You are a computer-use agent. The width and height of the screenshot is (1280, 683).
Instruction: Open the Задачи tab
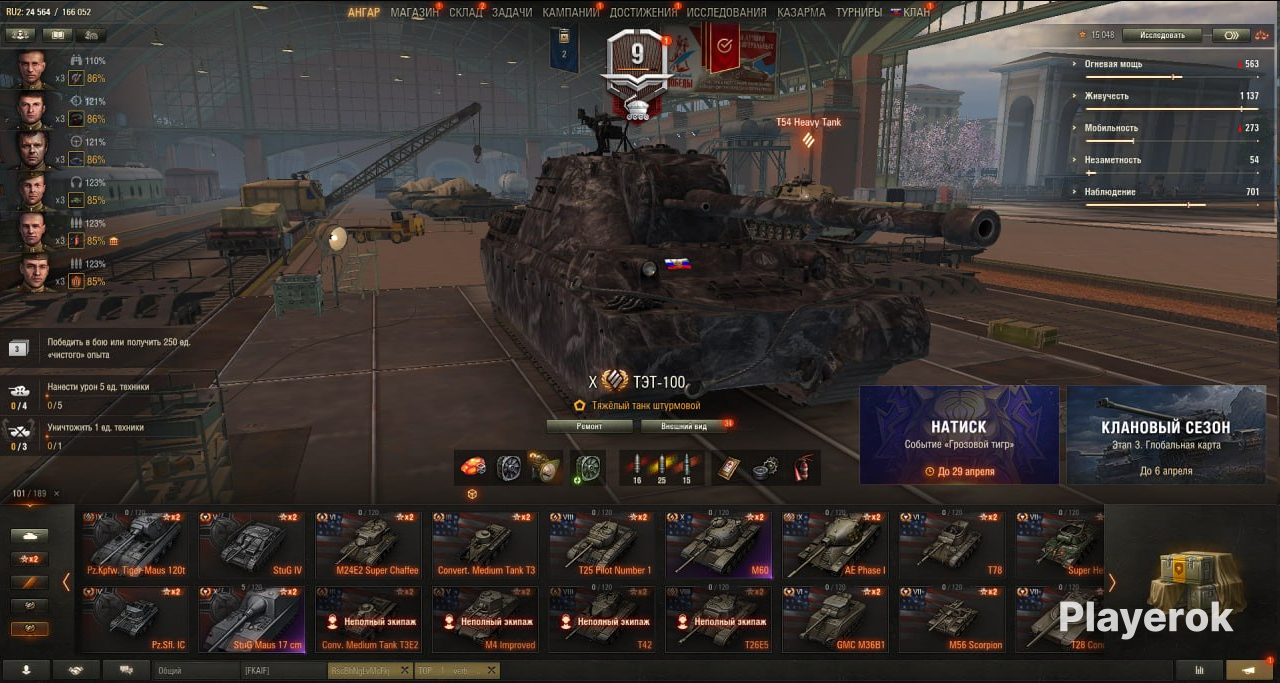pos(512,12)
